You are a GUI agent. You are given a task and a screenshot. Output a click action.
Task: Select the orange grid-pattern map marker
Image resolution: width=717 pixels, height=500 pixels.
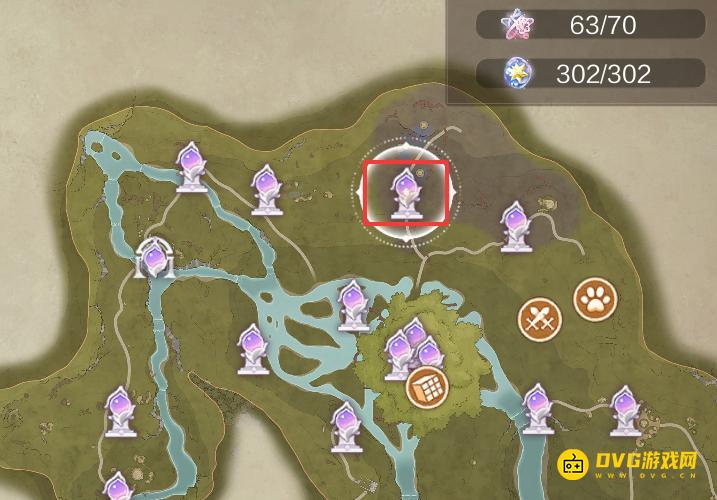tap(427, 385)
